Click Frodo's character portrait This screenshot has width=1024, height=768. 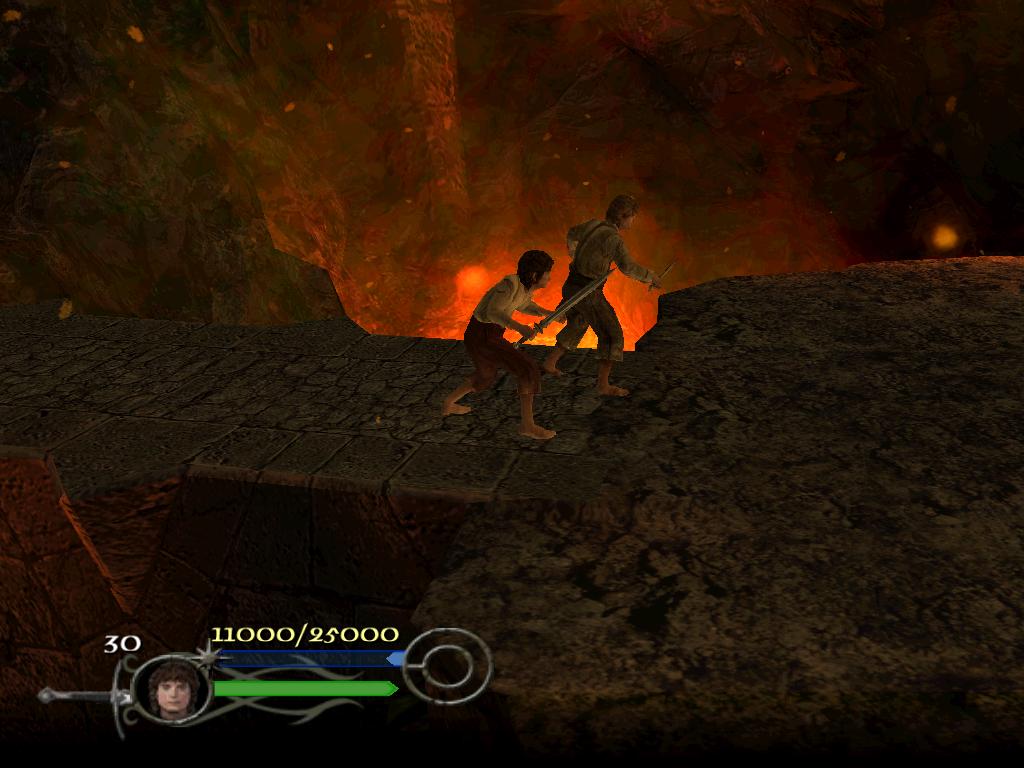pyautogui.click(x=169, y=687)
